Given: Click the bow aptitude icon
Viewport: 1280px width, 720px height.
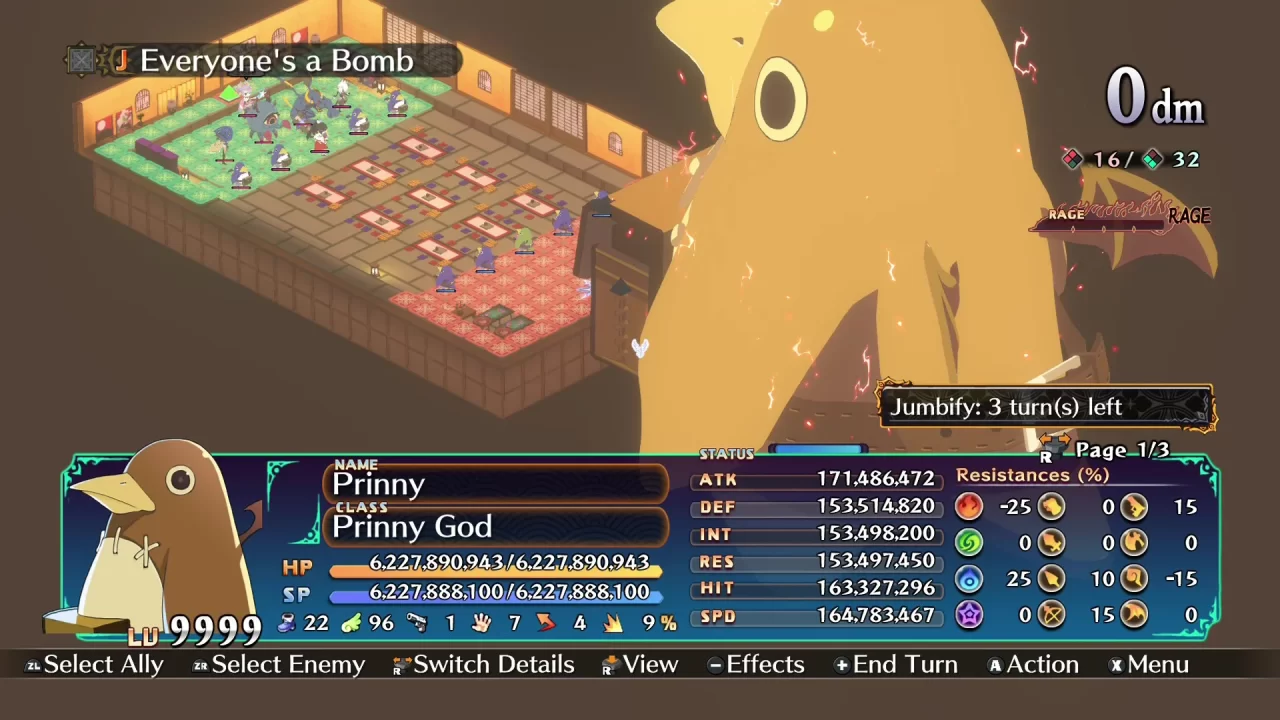Looking at the screenshot, I should 1053,614.
